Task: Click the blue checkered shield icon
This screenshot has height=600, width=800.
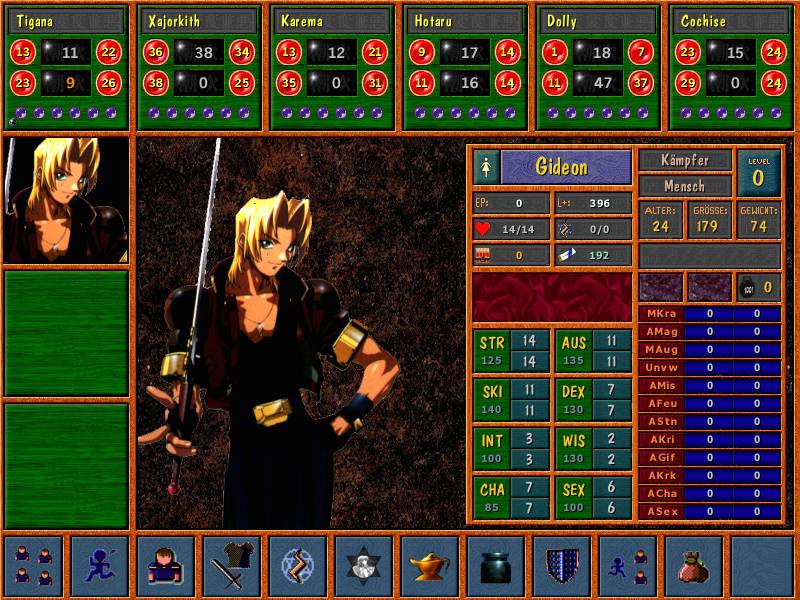Action: (x=561, y=565)
